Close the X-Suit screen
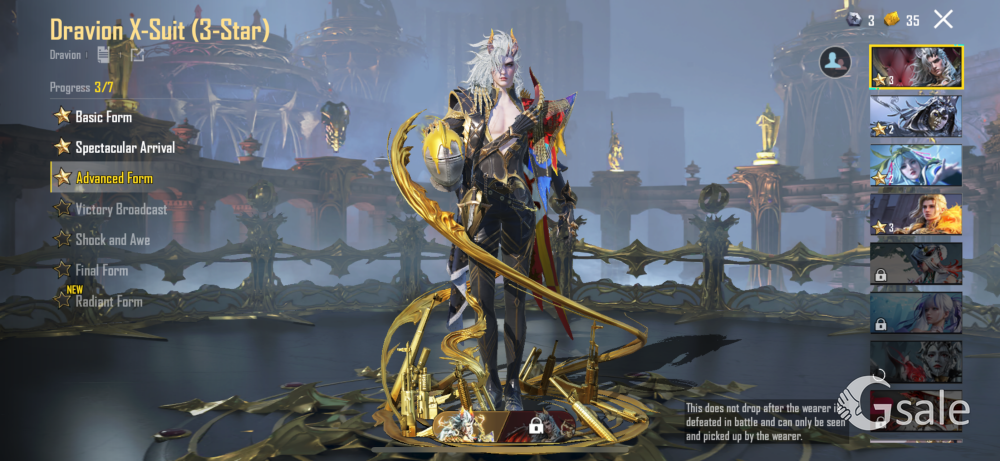 pyautogui.click(x=943, y=19)
